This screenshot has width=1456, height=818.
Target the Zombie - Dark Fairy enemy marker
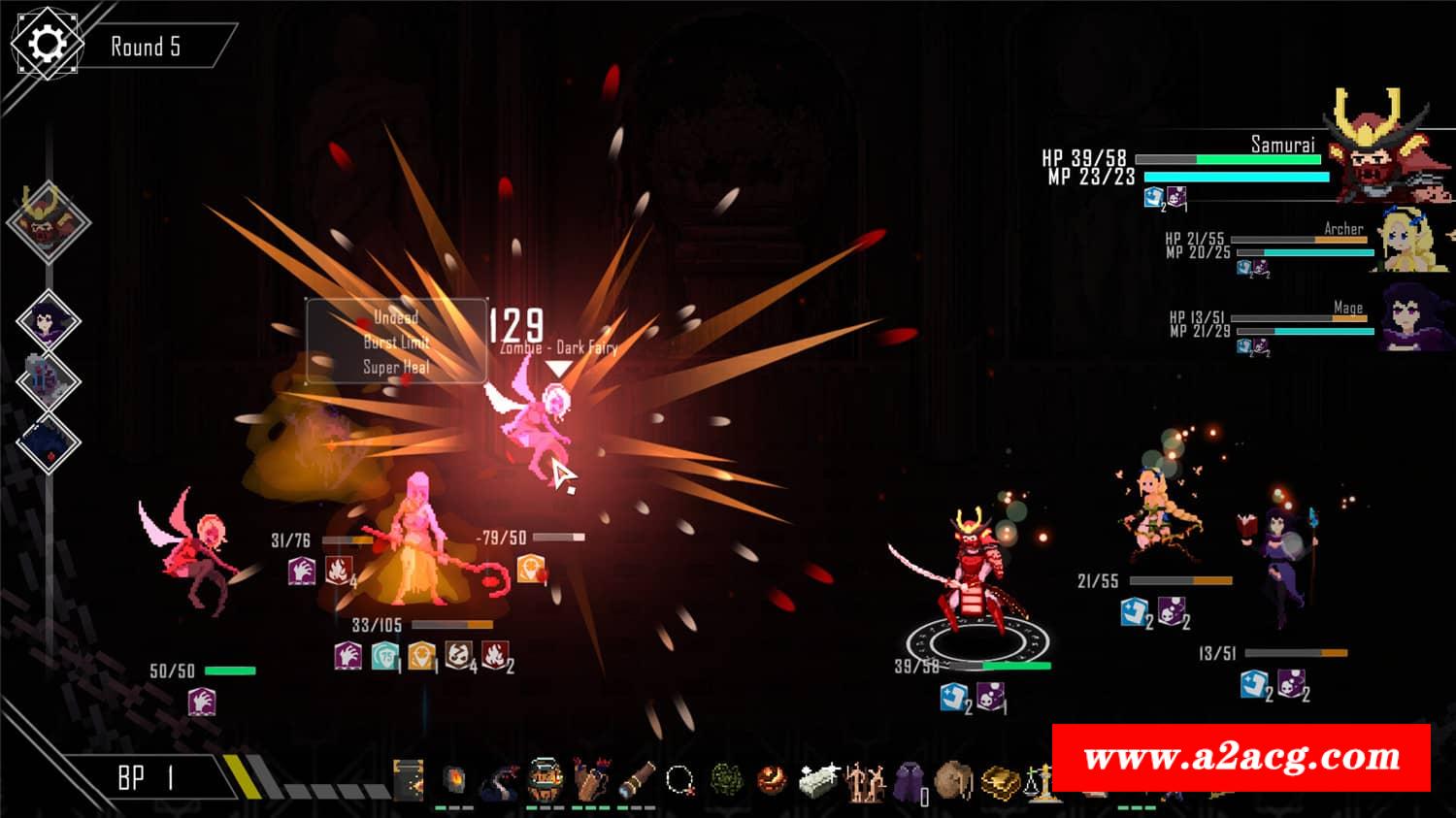click(x=556, y=369)
